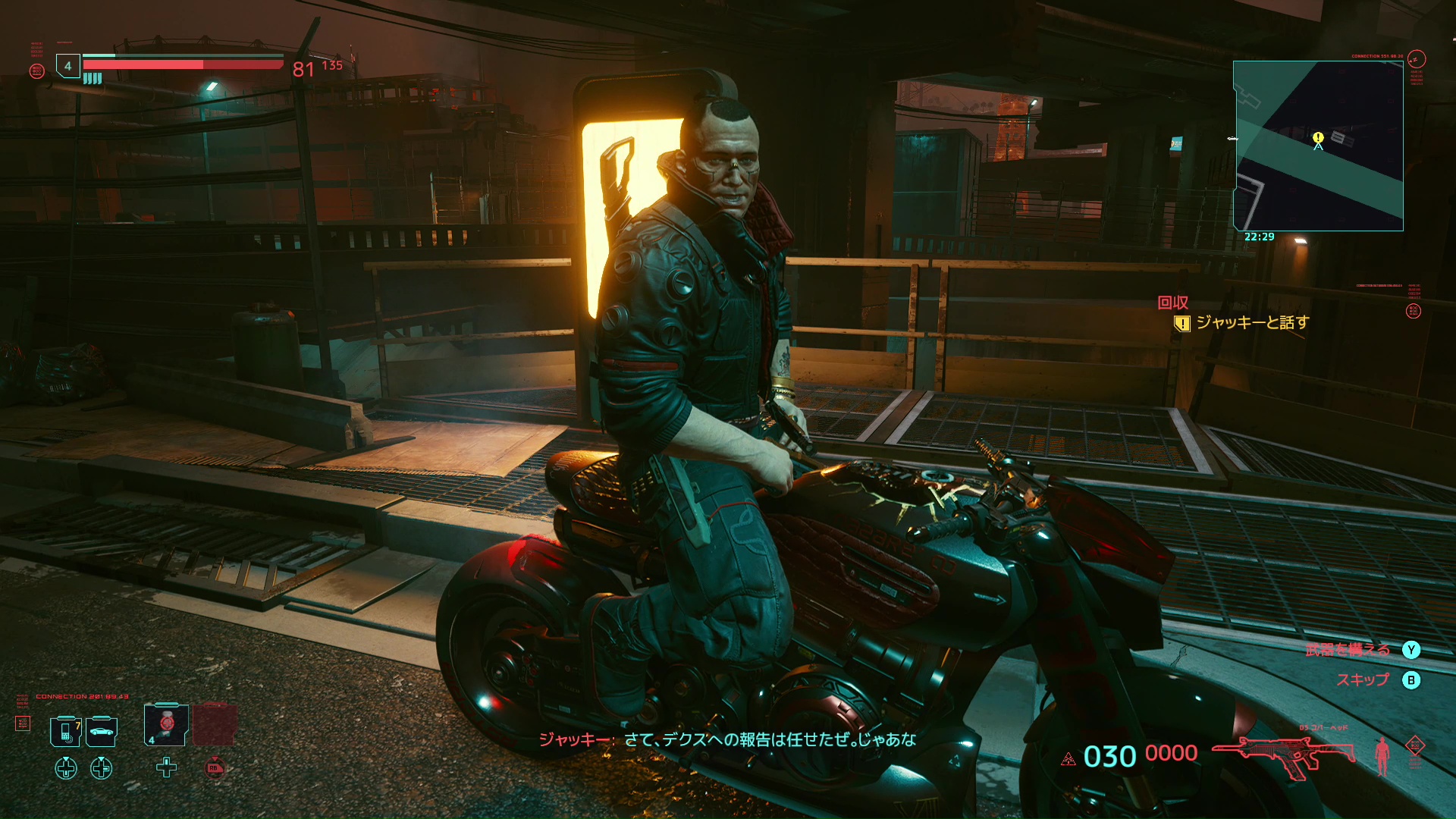Open the phone icon with 7 messages
This screenshot has height=819, width=1456.
(x=66, y=732)
